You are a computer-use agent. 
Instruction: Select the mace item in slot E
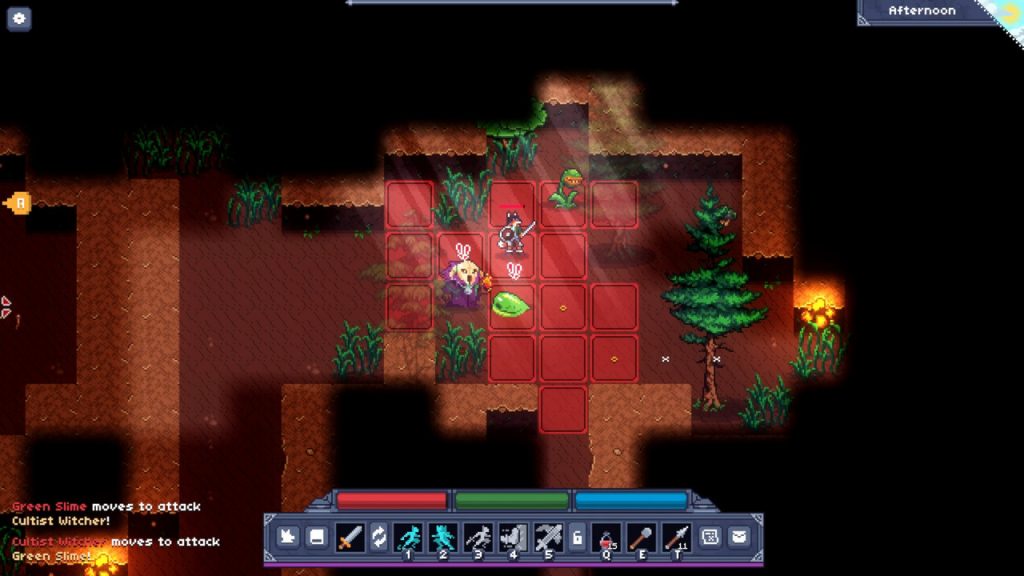coord(641,537)
